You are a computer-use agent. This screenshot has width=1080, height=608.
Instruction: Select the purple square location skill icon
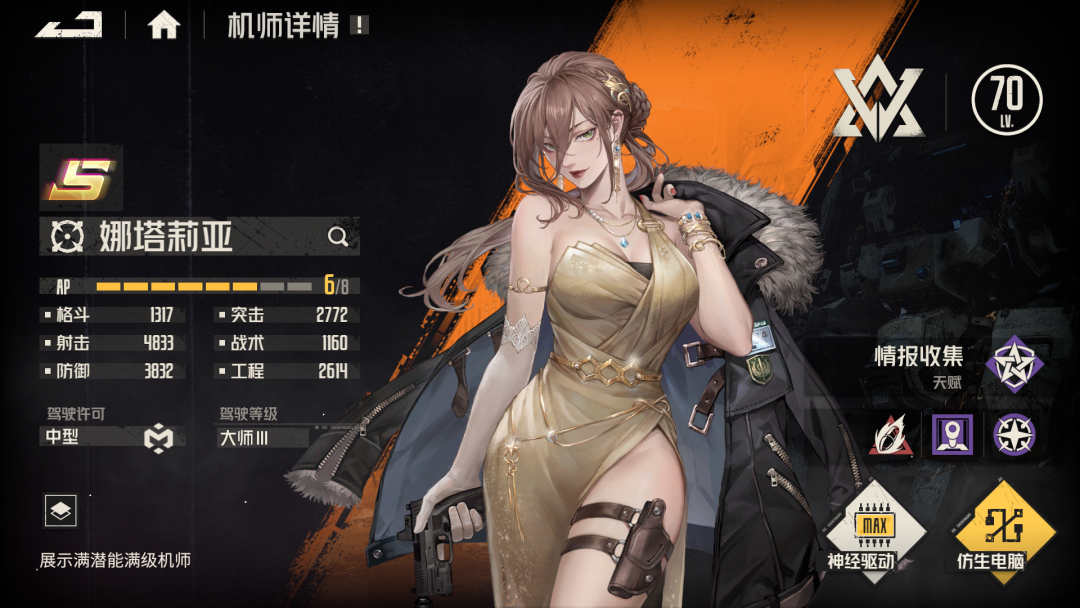click(952, 435)
